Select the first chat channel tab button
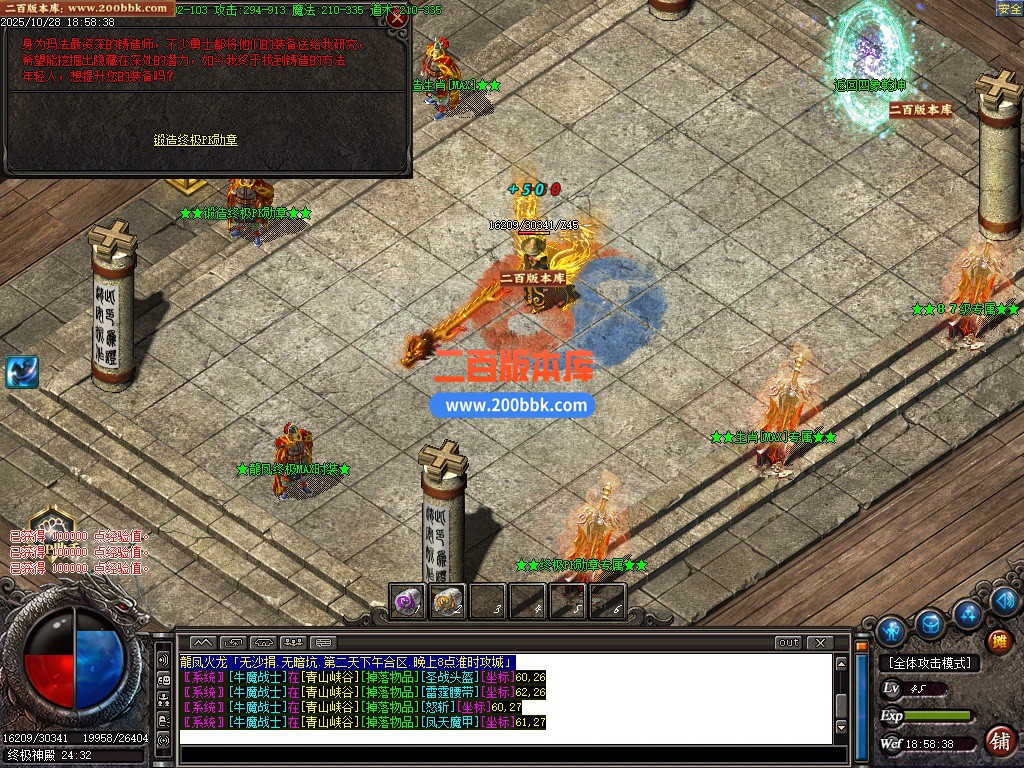The width and height of the screenshot is (1024, 768). click(203, 642)
